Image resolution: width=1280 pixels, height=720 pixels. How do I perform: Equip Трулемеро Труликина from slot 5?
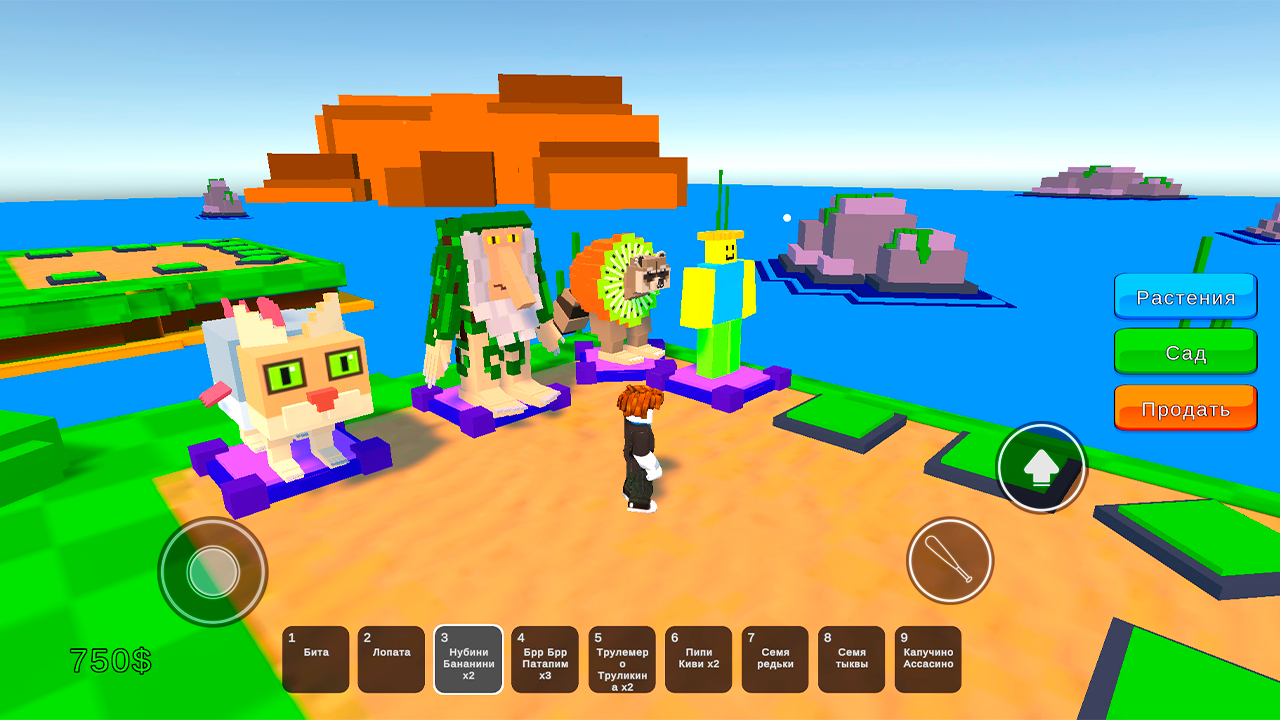pos(622,659)
